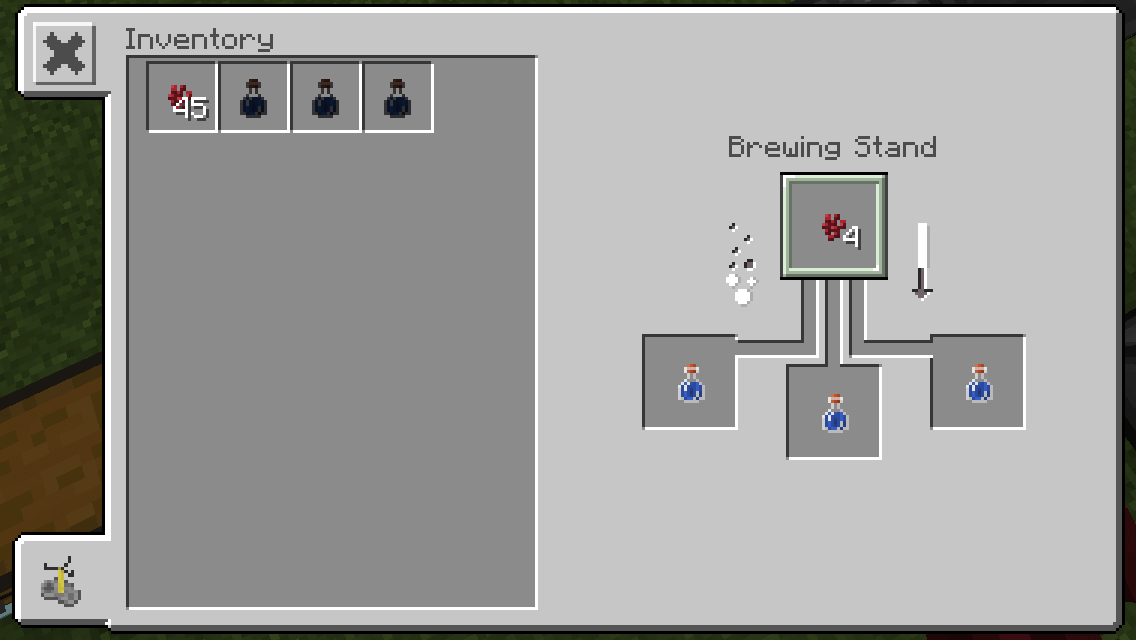Select the stack of 45 nether wart

(x=183, y=98)
